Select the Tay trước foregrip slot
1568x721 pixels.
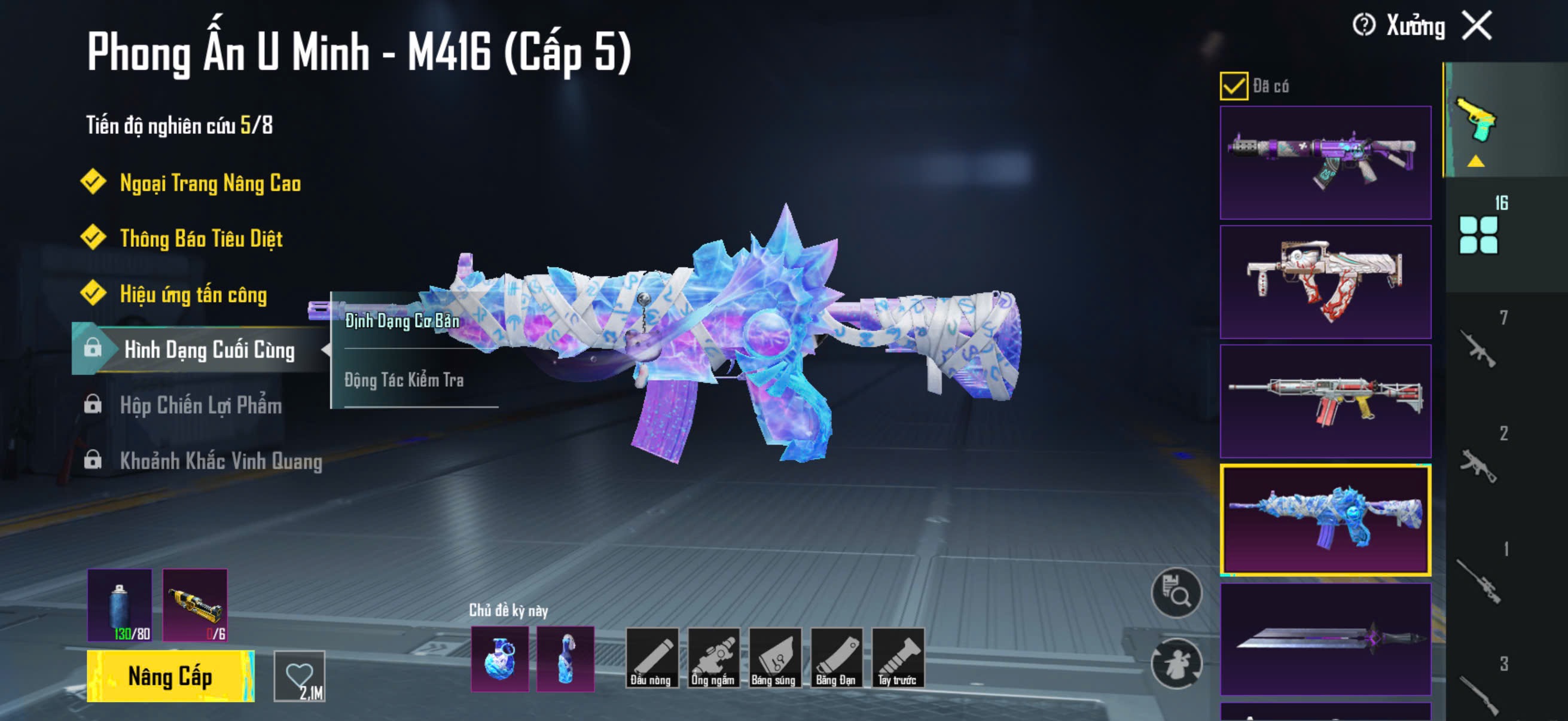(897, 658)
